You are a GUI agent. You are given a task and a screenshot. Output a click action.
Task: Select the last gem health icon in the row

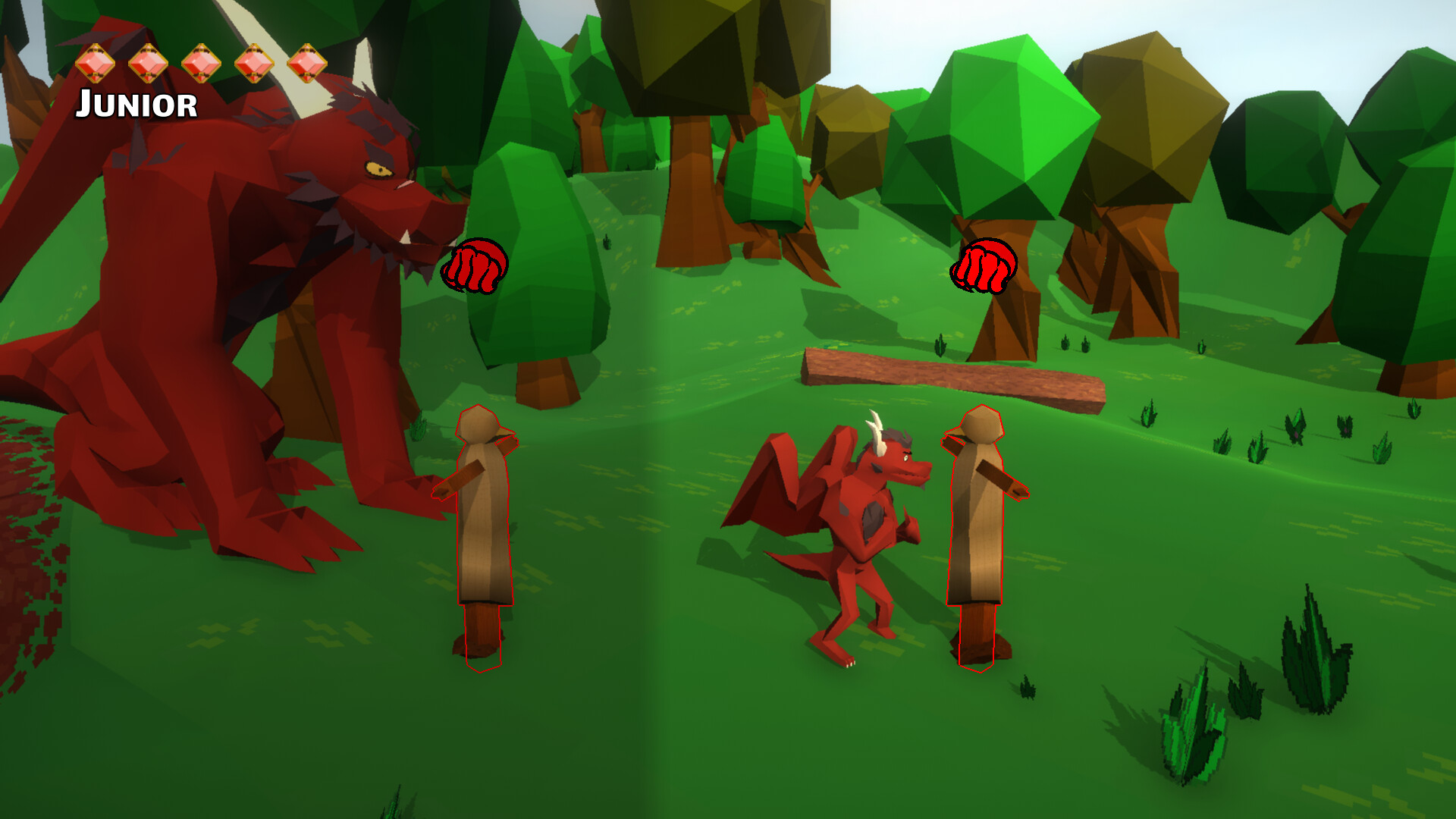(x=306, y=65)
